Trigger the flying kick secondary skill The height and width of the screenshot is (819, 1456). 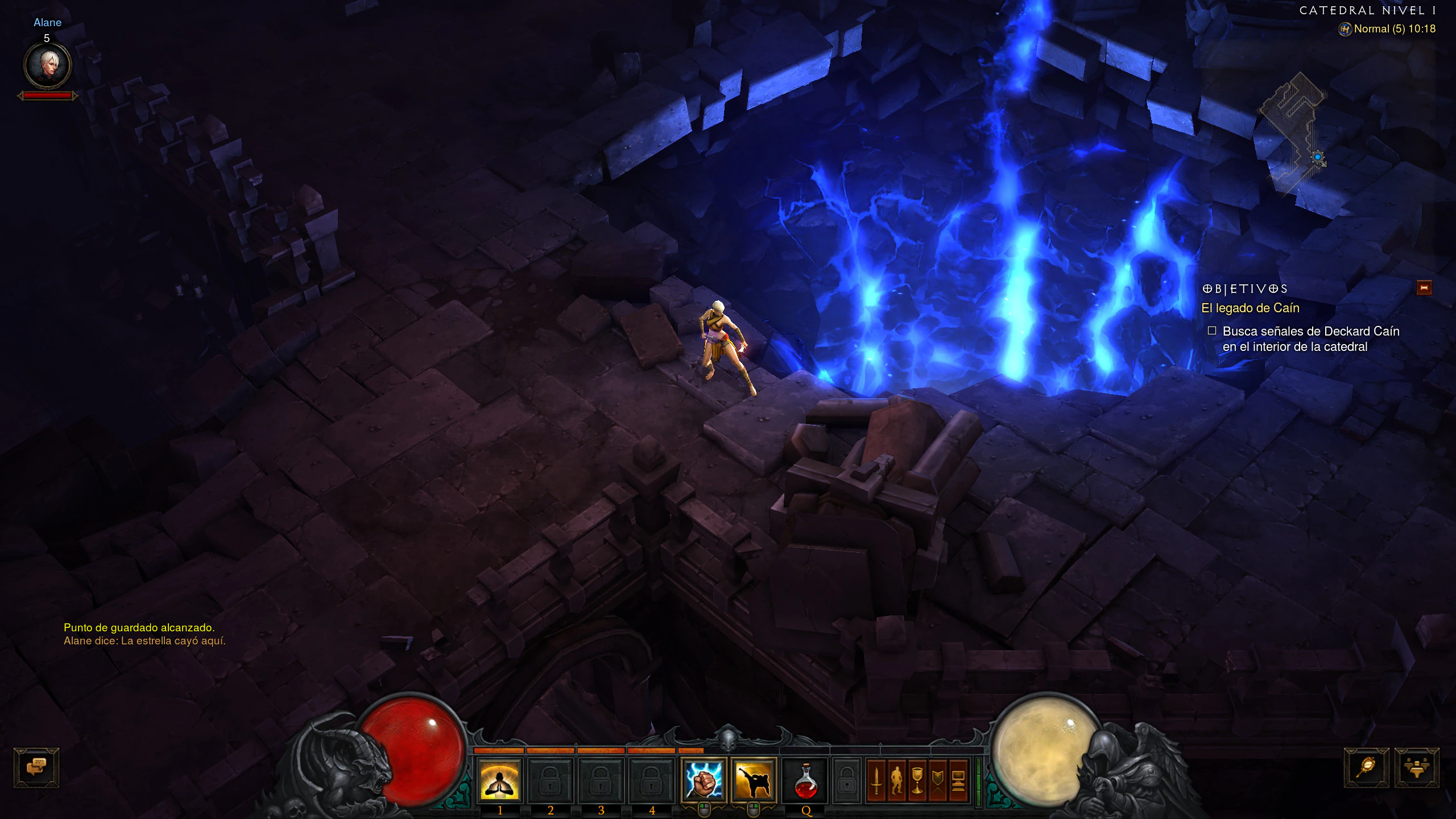[754, 780]
